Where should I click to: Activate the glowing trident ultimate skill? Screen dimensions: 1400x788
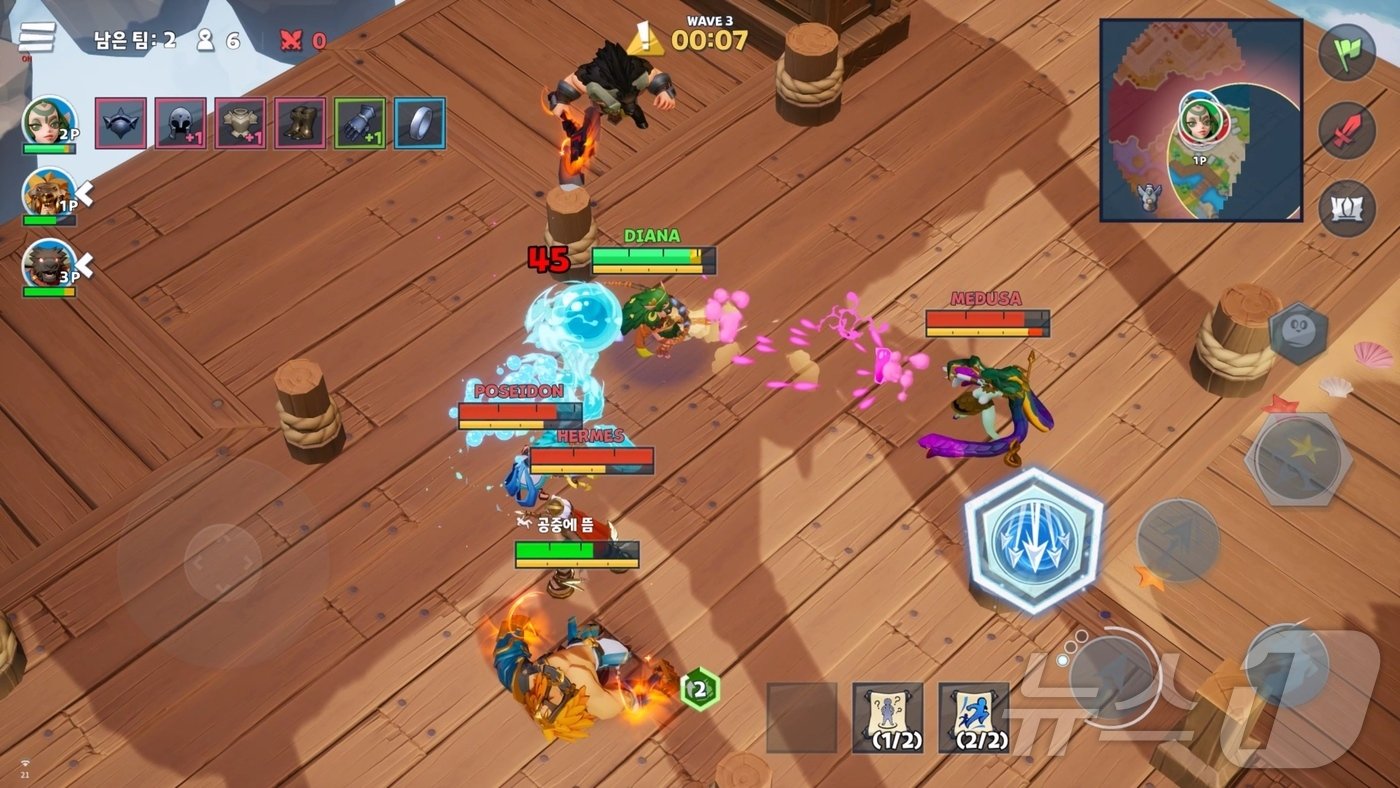coord(1033,540)
